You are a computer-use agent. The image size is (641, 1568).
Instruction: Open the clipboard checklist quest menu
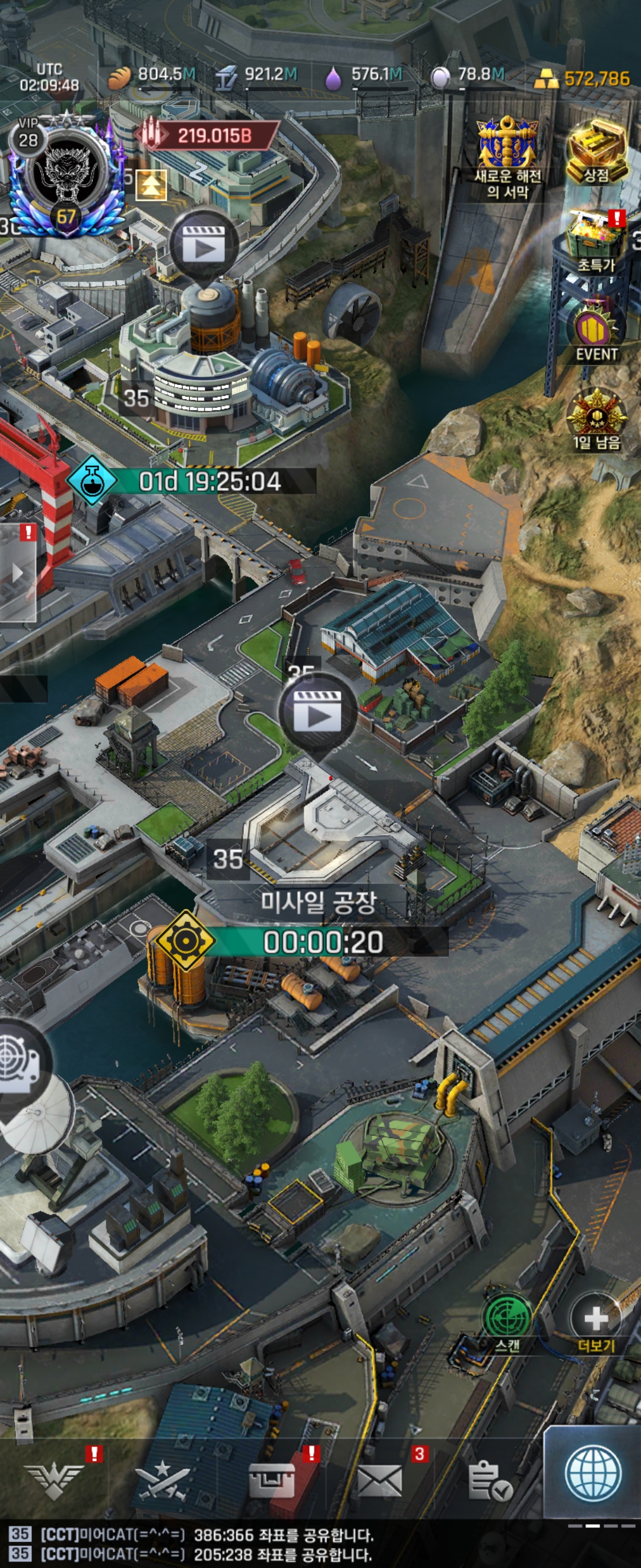(x=490, y=1480)
